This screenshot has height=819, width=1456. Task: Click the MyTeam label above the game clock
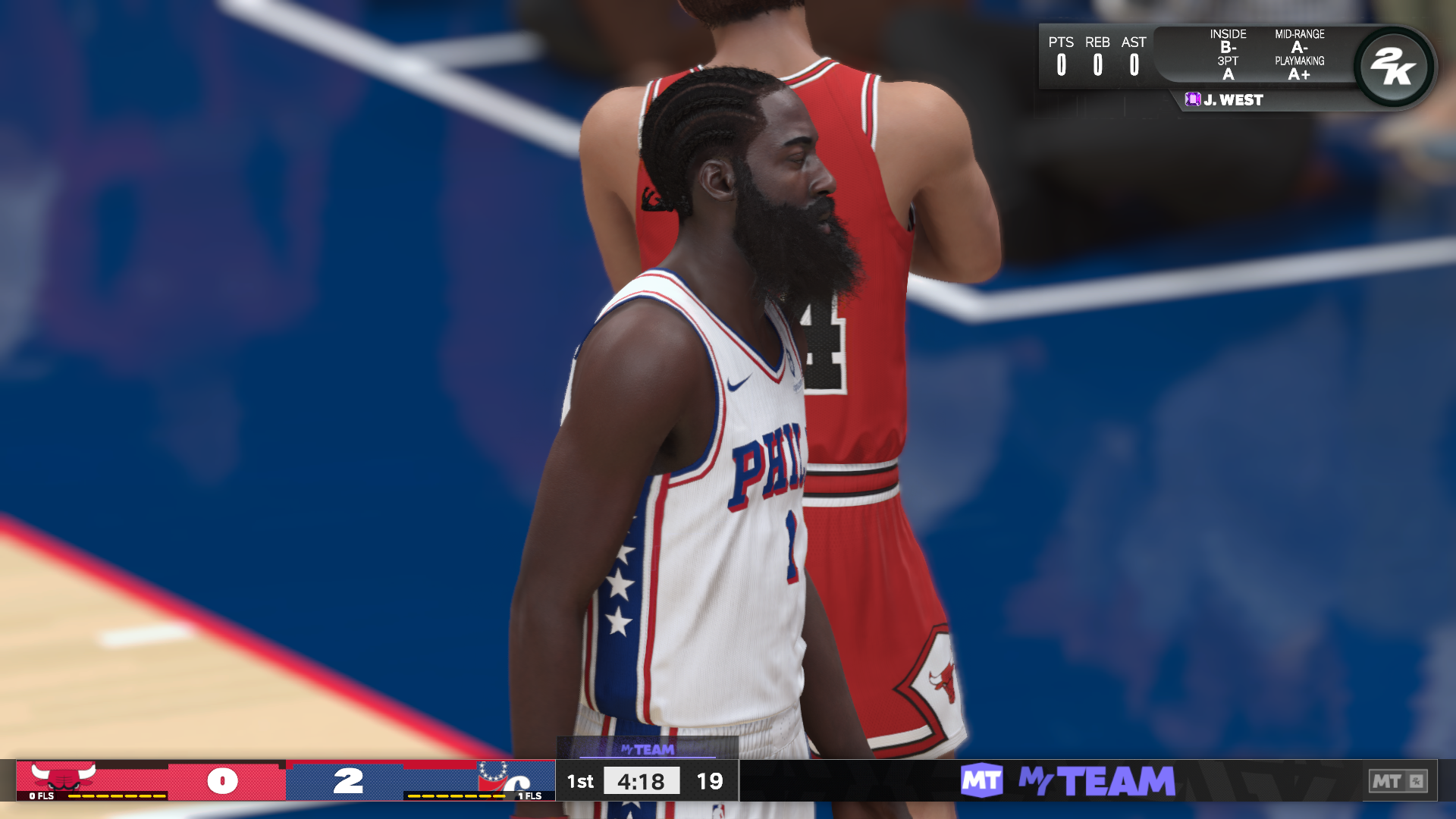(648, 751)
